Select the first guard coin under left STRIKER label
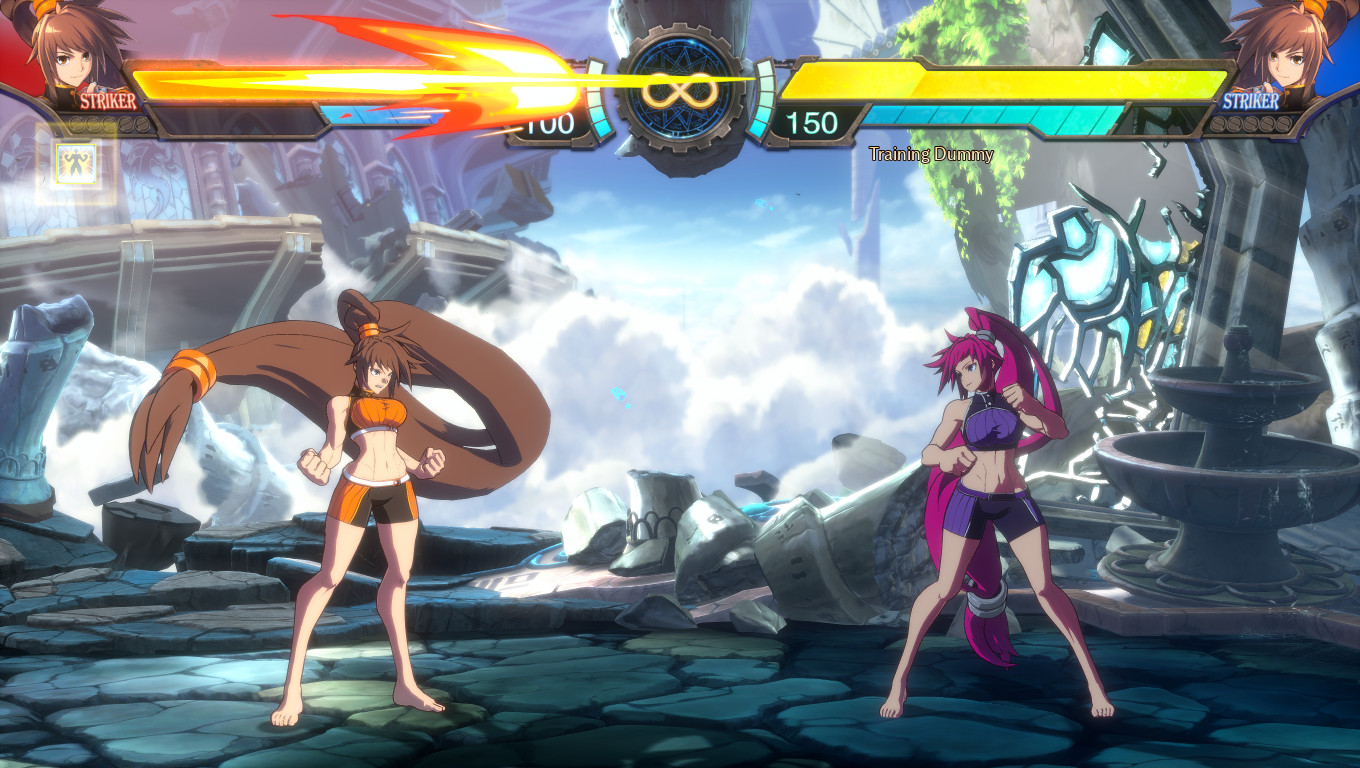Screen dimensions: 1360x768 coord(78,124)
